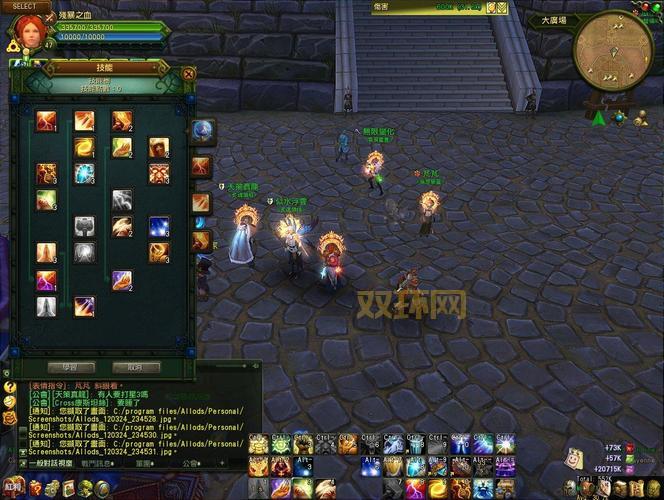Choose the purple-gold skill in skill tree
Viewport: 664px width, 500px height.
(121, 279)
